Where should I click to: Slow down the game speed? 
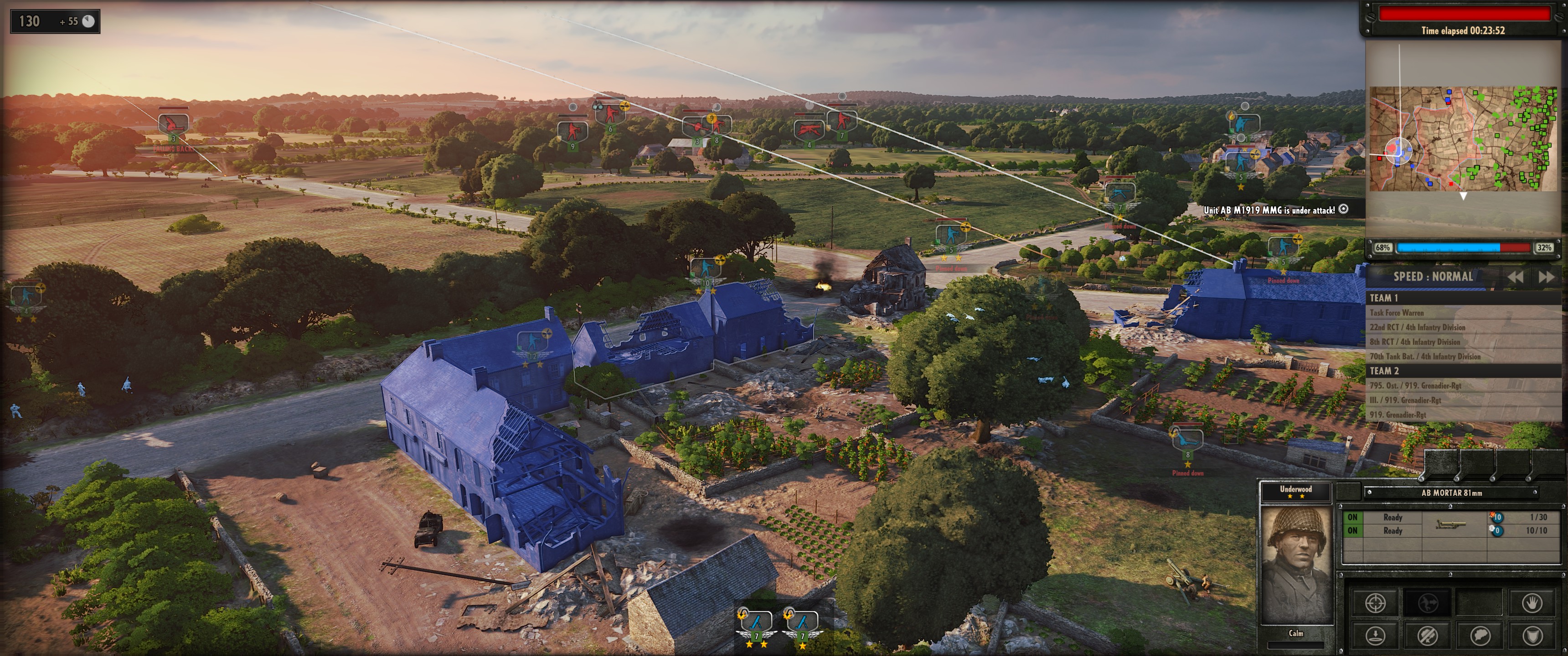pyautogui.click(x=1515, y=277)
